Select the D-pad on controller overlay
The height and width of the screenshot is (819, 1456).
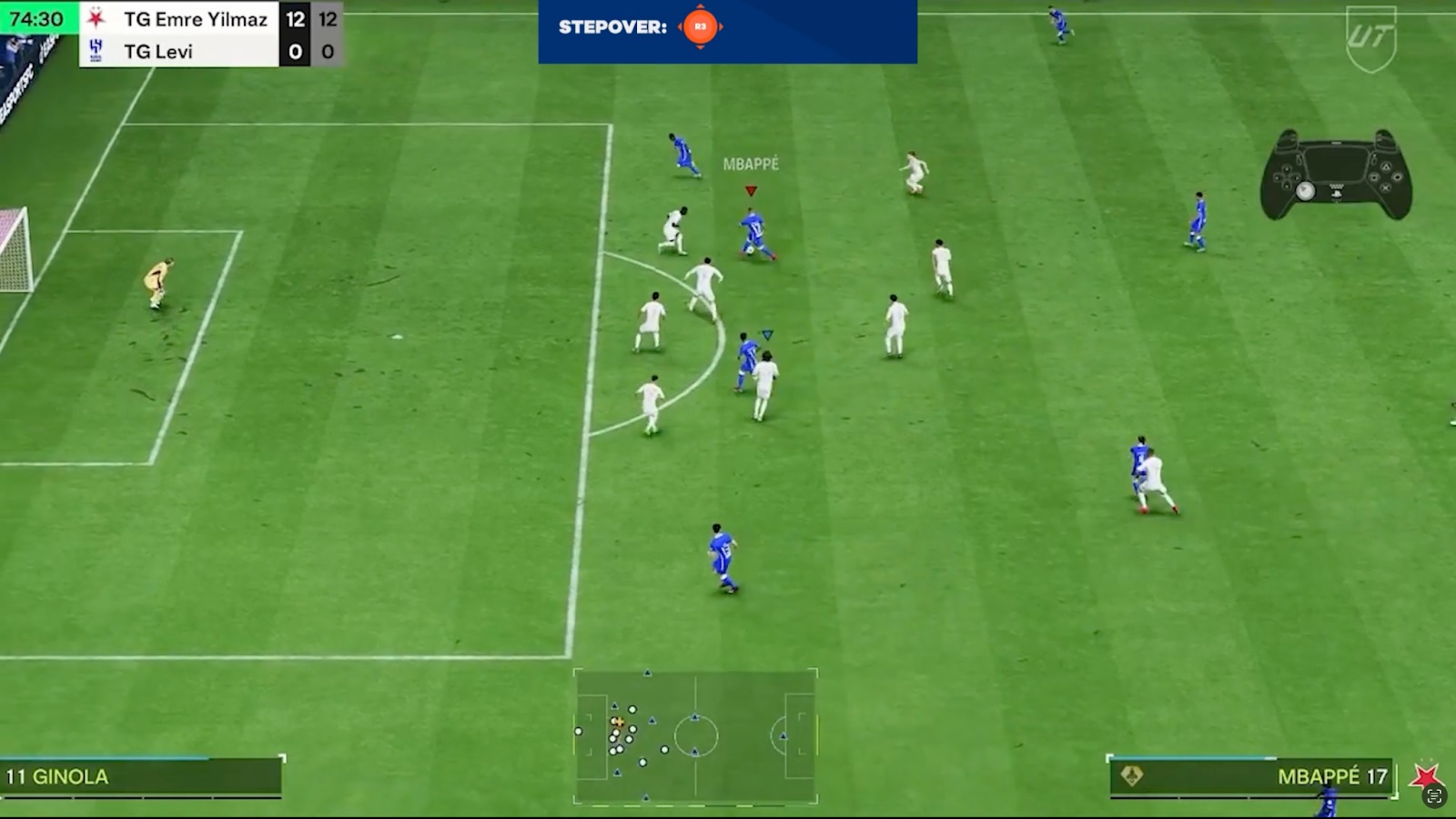tap(1287, 177)
